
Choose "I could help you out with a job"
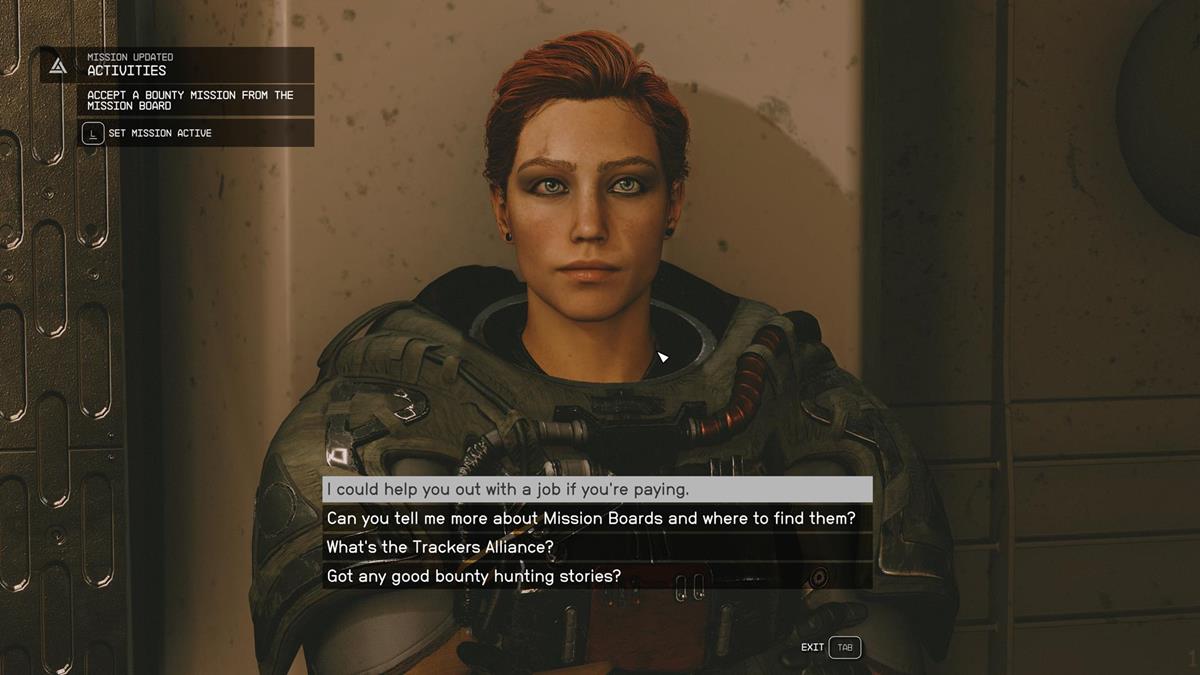(596, 490)
